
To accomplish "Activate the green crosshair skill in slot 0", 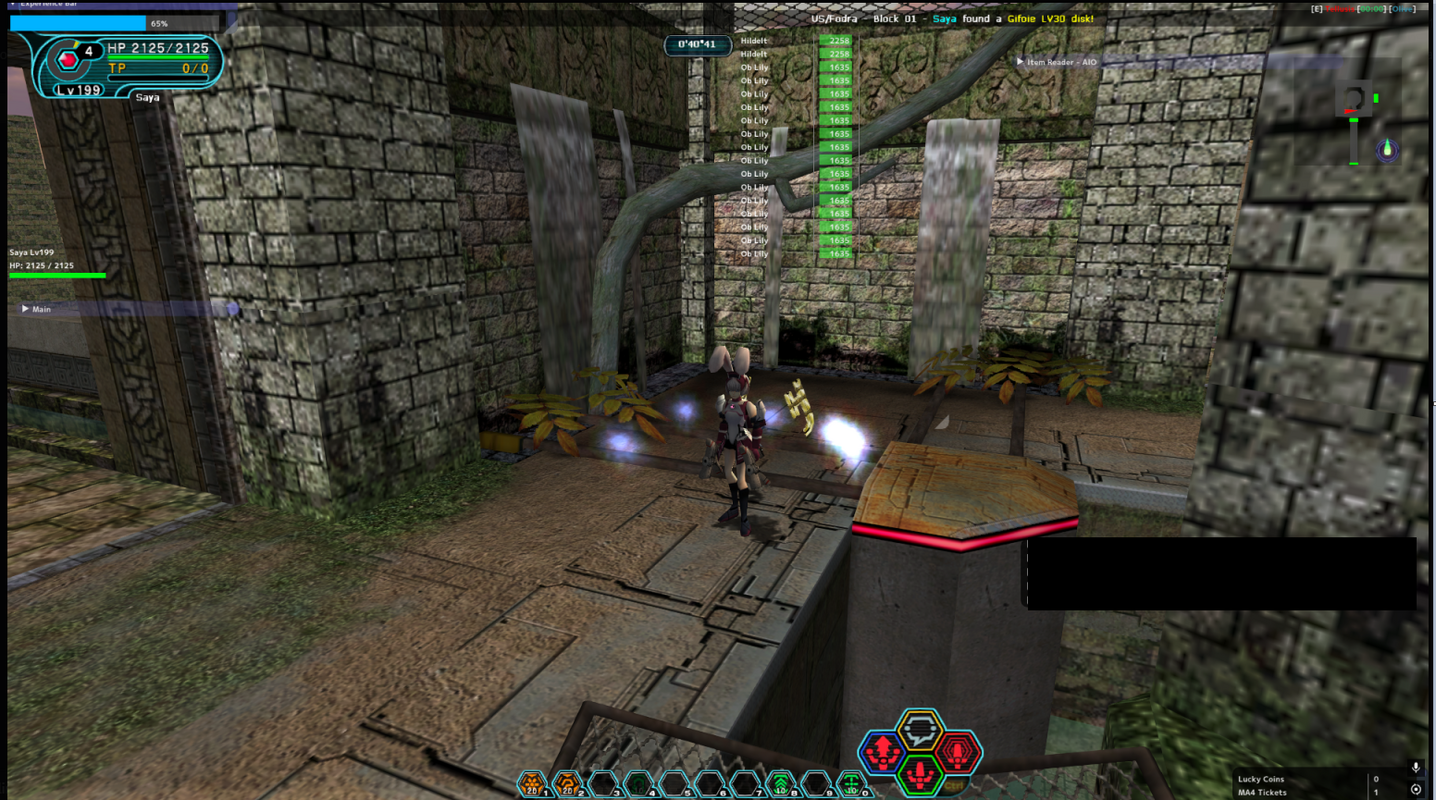I will point(851,784).
